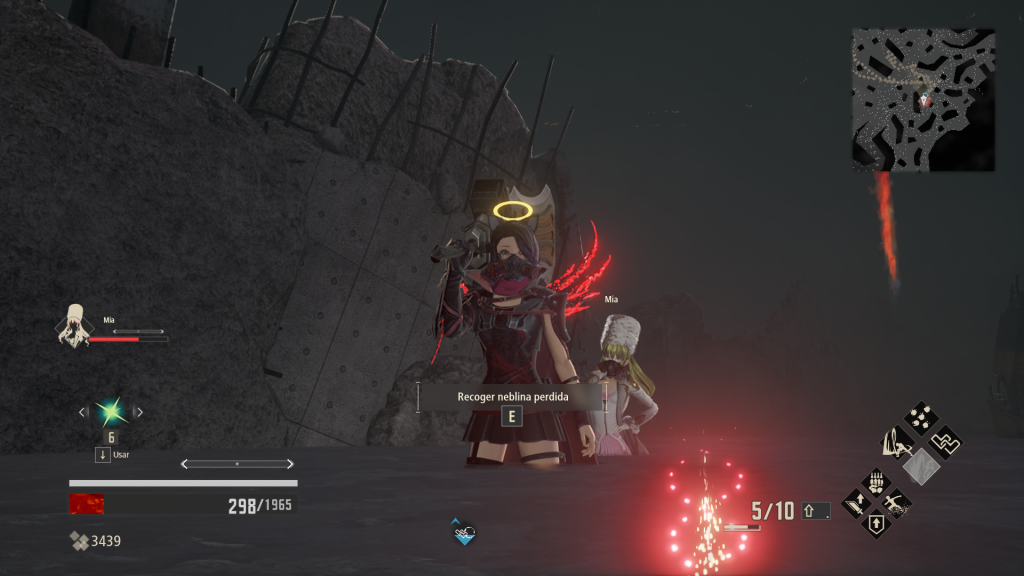
Task: Cycle to the previous quick item
Action: [x=83, y=411]
